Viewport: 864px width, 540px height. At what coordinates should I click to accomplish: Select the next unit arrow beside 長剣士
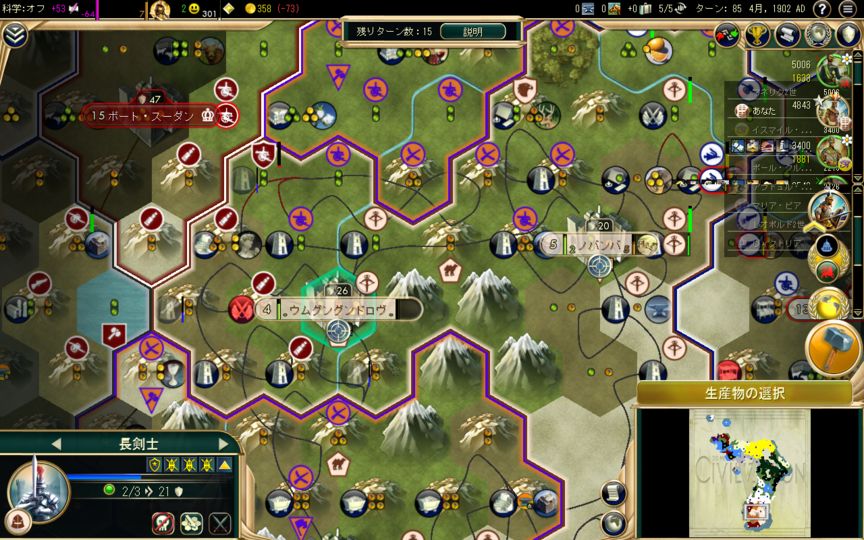tap(224, 443)
